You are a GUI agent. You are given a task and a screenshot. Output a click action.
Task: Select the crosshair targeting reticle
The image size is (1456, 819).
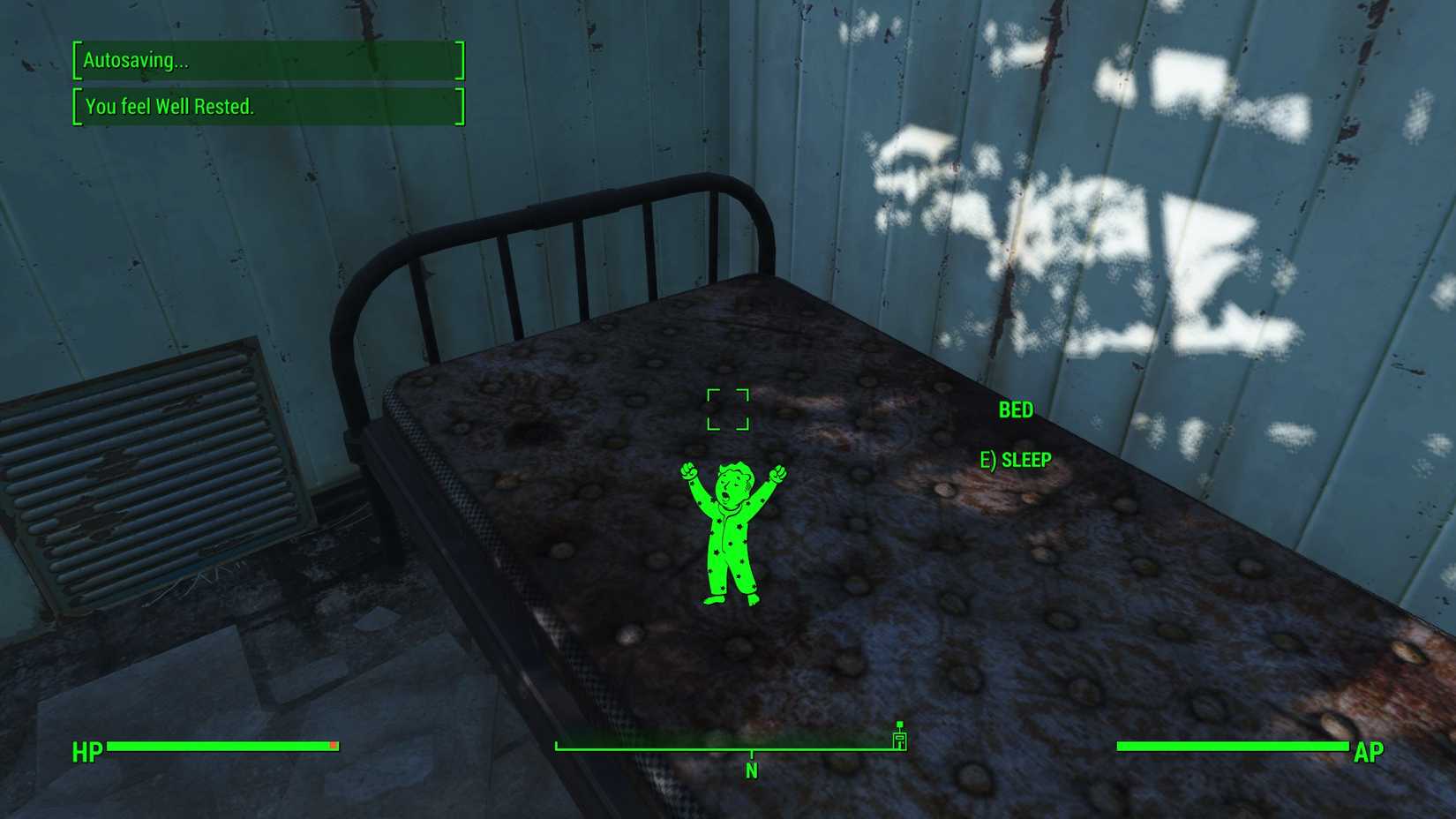click(729, 409)
